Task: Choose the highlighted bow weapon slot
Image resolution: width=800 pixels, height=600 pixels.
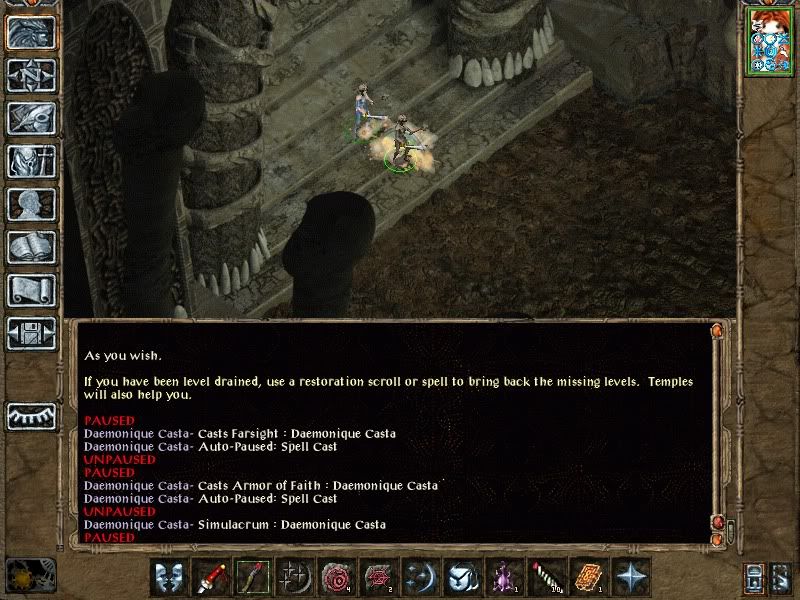Action: 252,578
